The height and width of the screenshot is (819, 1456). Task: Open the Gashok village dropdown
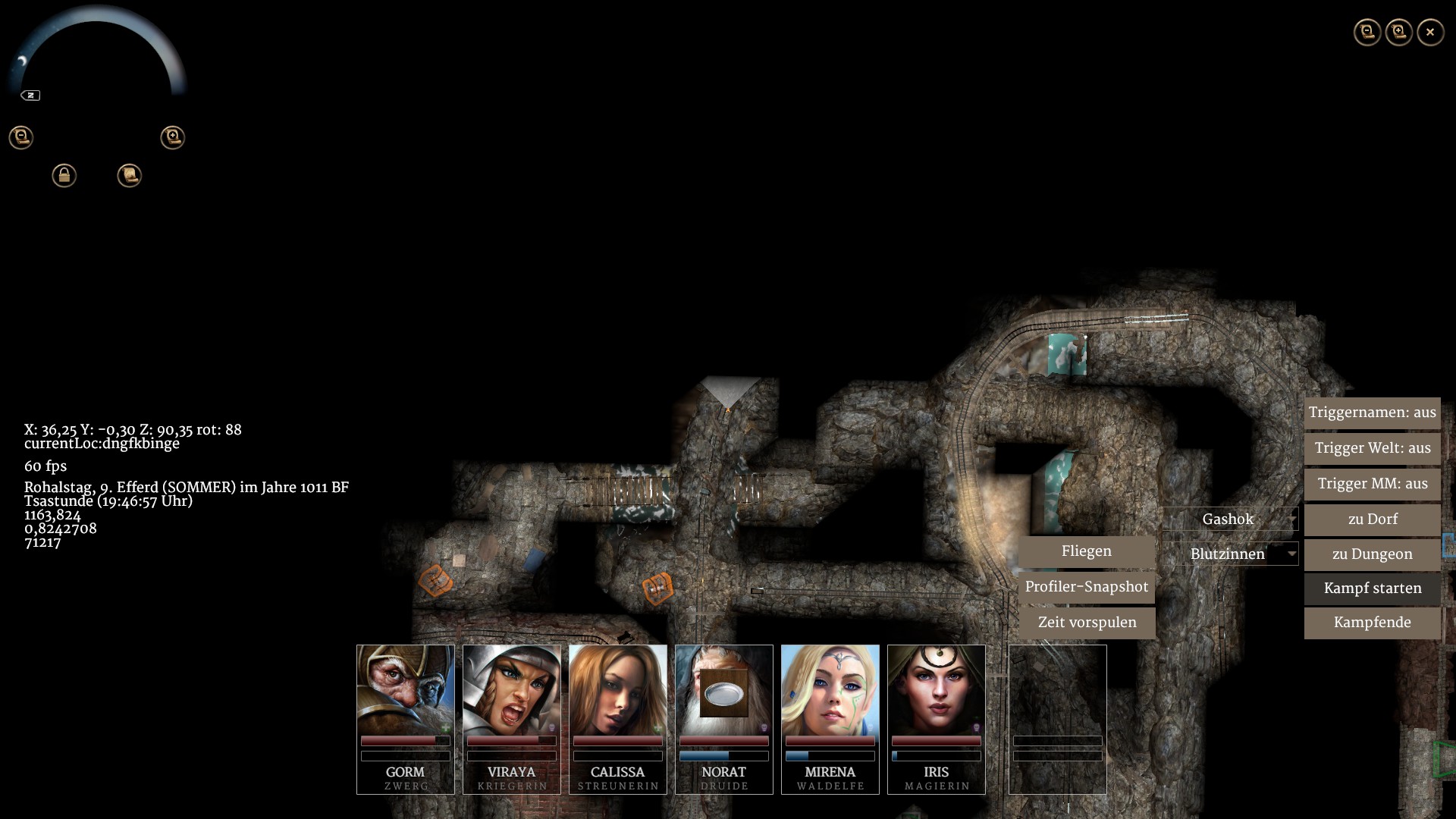click(x=1230, y=519)
